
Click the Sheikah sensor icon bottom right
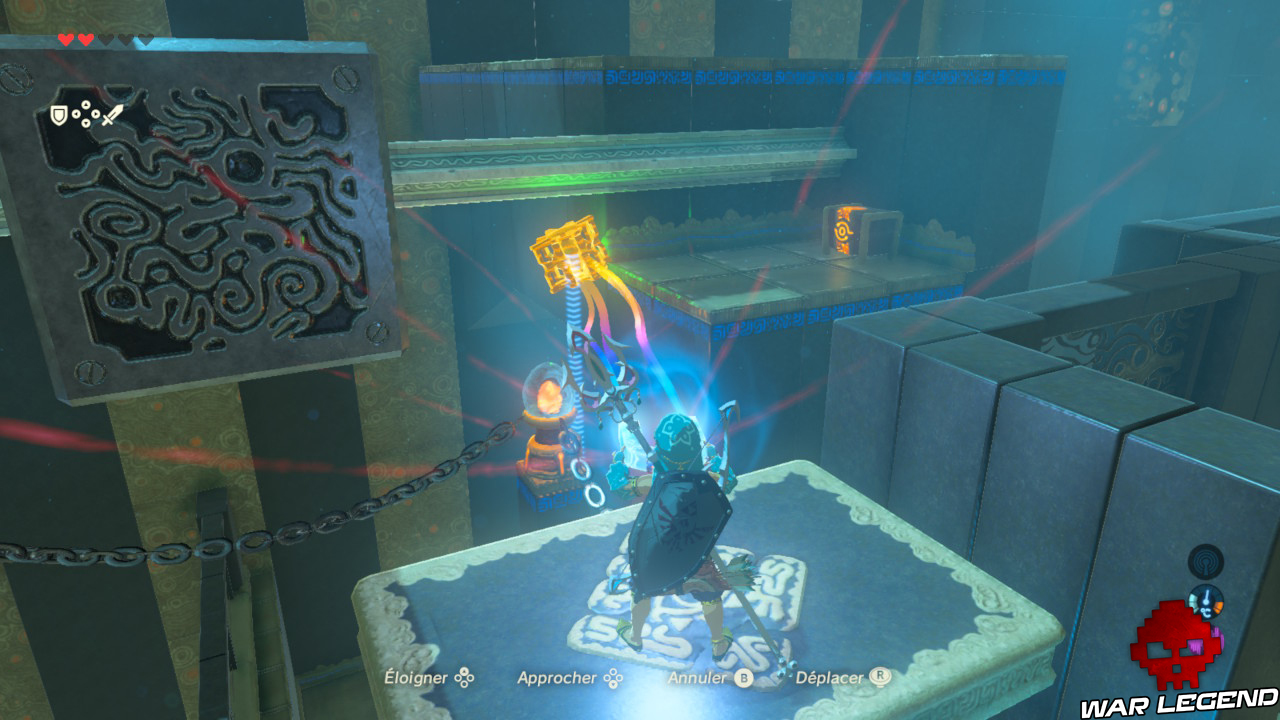coord(1206,562)
